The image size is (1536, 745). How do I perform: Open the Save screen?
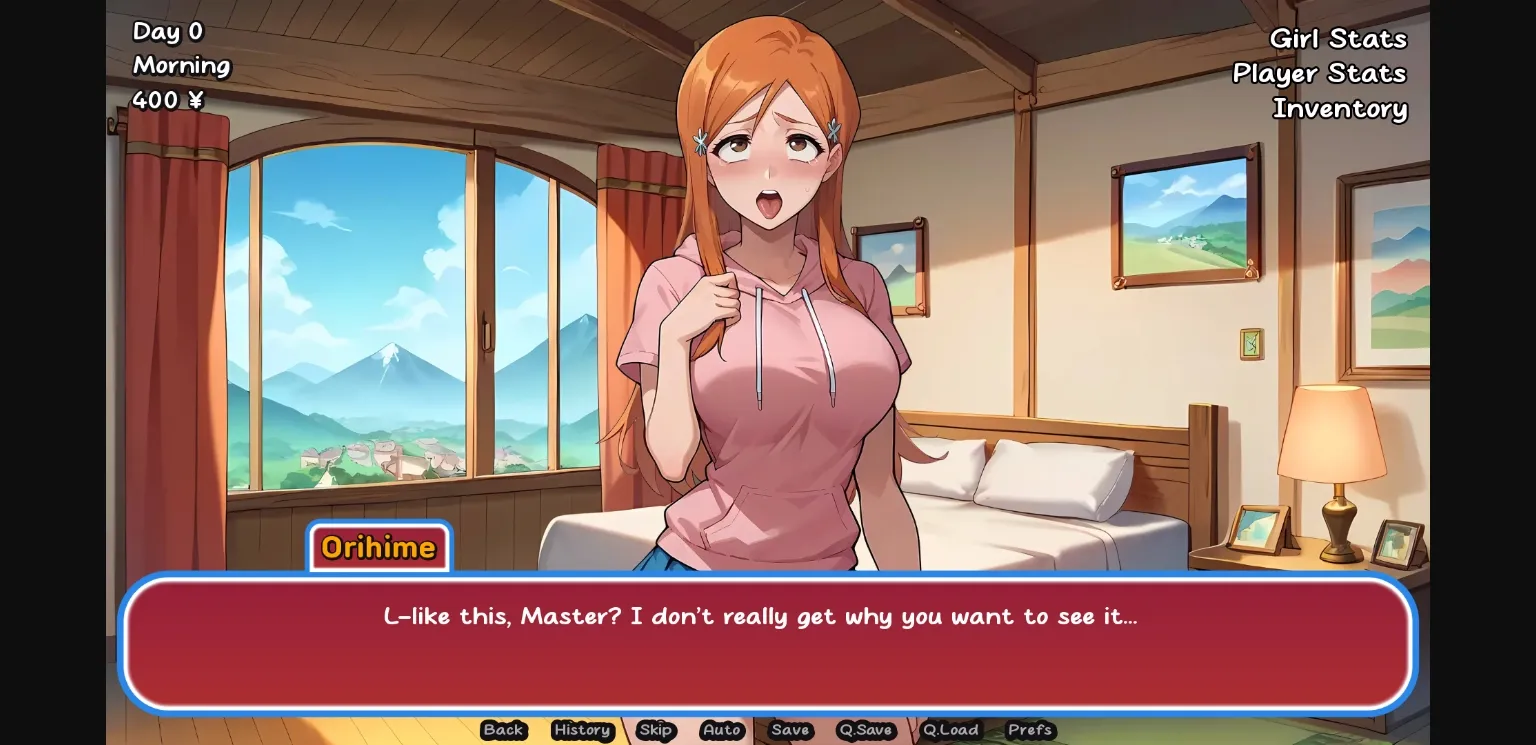click(x=790, y=731)
